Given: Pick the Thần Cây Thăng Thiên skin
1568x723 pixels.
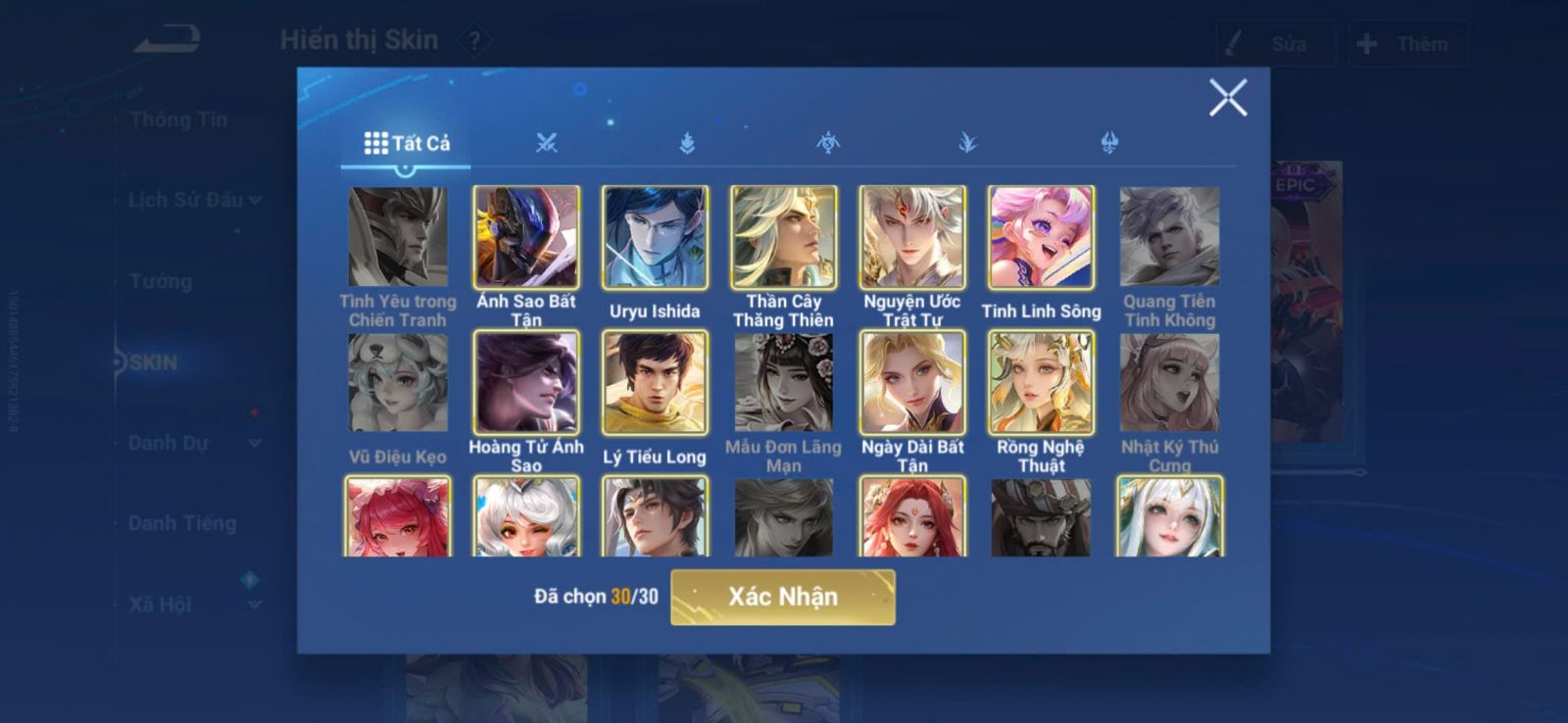Looking at the screenshot, I should [x=783, y=238].
